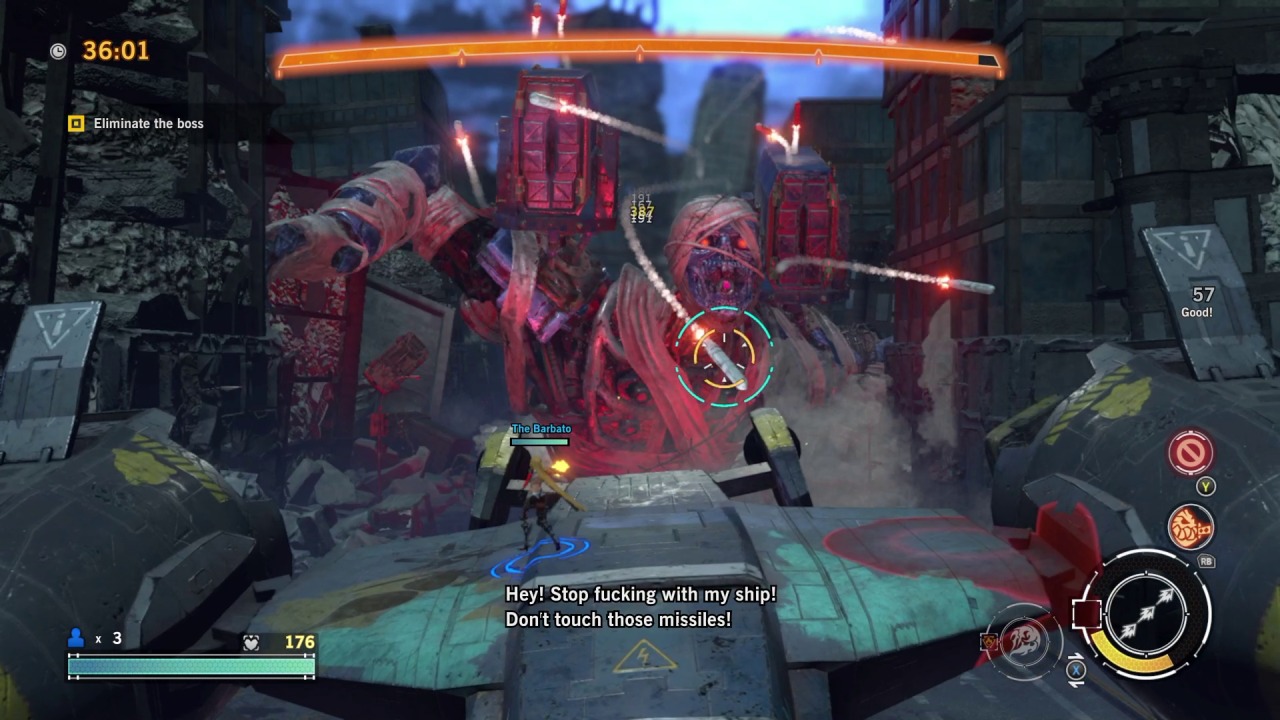Choose the faded secondary weapon circle

pyautogui.click(x=1024, y=639)
